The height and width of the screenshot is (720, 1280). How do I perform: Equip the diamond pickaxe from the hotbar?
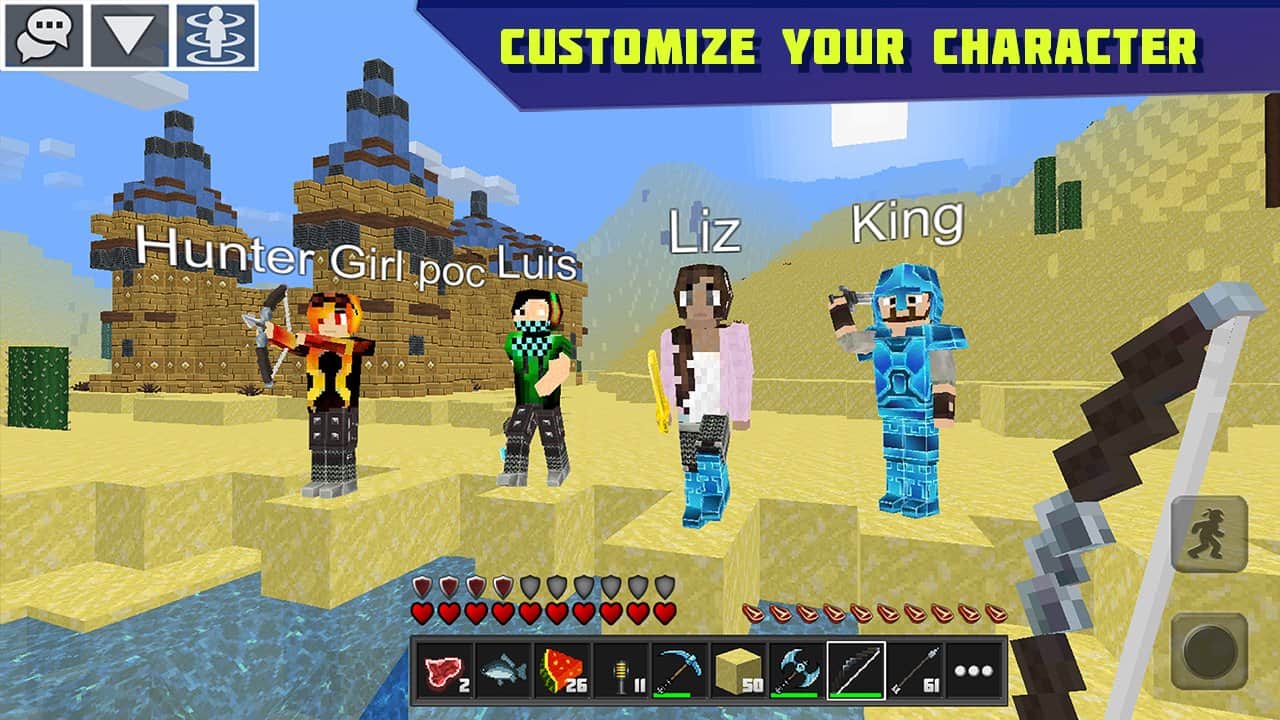tap(679, 671)
